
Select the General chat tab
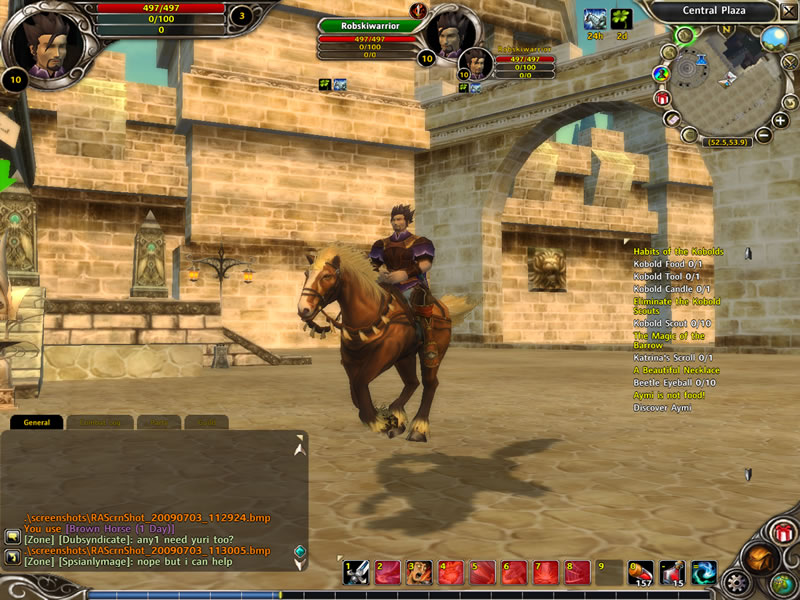(x=37, y=423)
